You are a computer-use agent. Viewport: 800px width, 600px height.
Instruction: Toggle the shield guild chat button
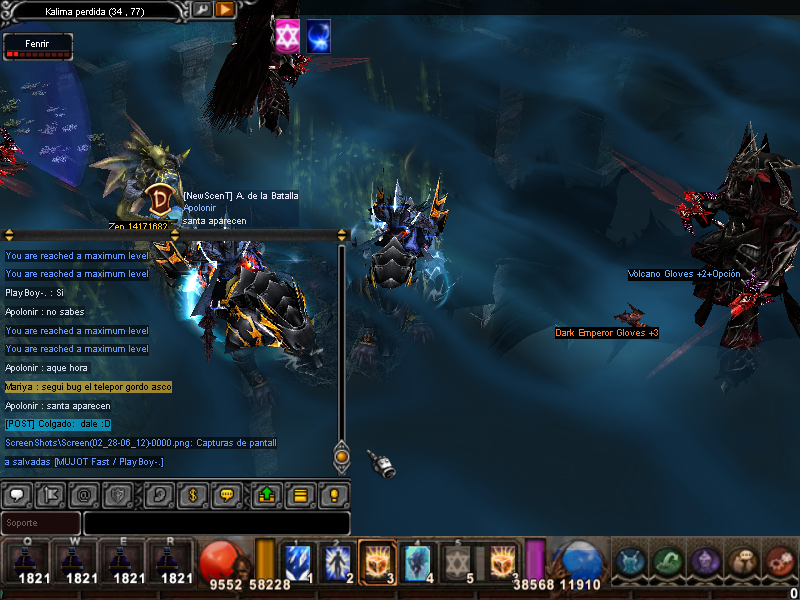(x=117, y=494)
